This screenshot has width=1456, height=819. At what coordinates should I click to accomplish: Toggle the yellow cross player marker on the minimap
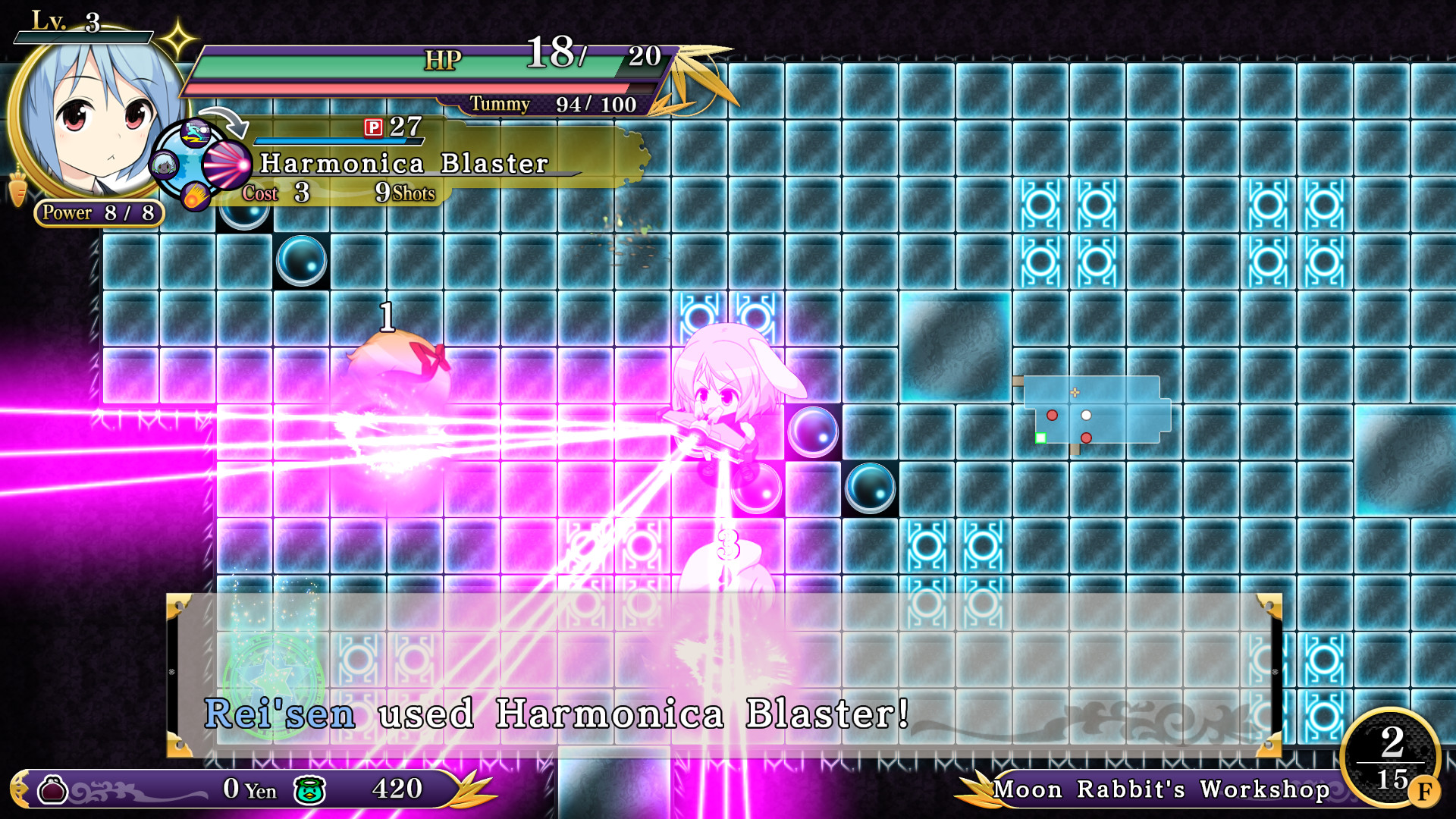tap(1075, 393)
